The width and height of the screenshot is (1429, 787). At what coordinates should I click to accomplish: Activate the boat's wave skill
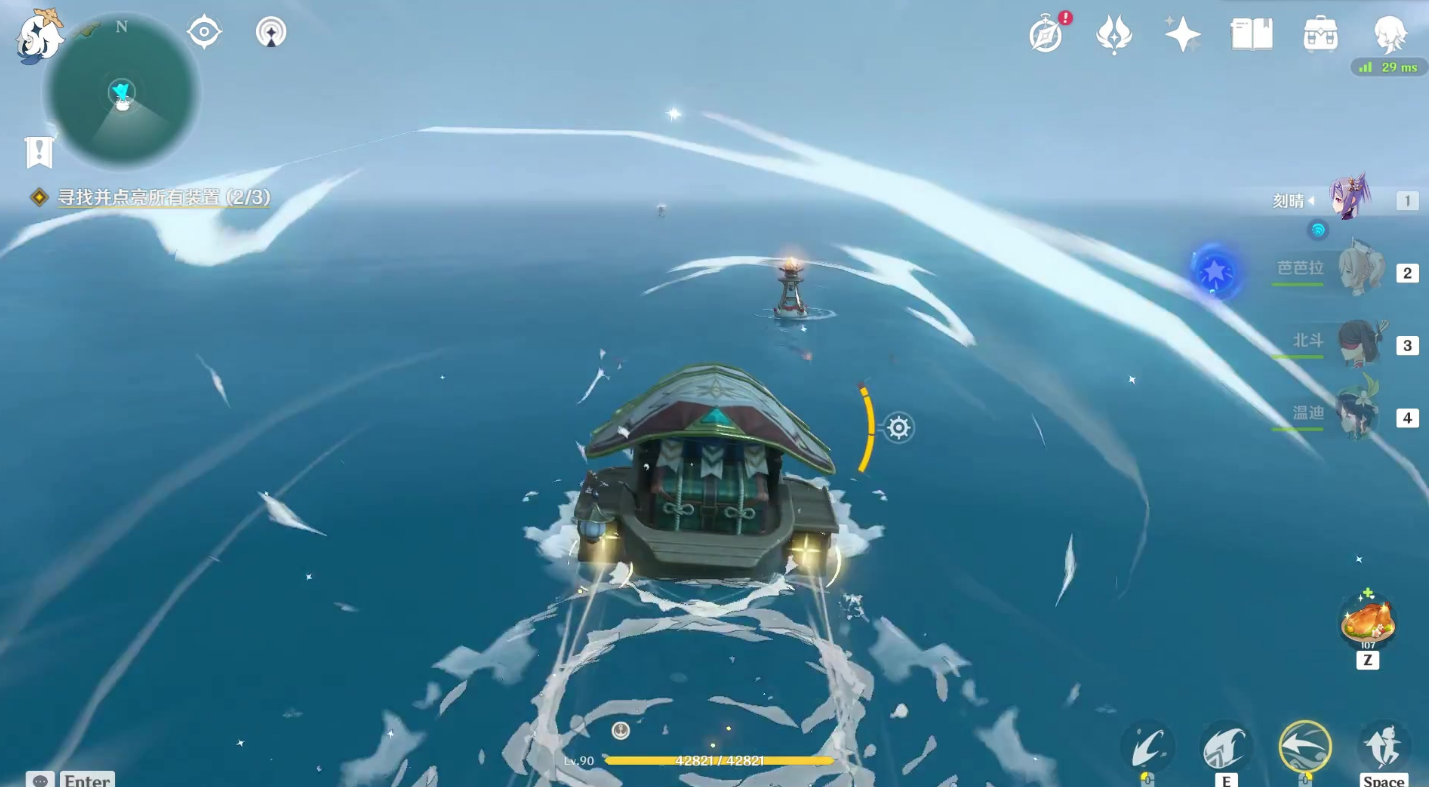(x=1226, y=746)
